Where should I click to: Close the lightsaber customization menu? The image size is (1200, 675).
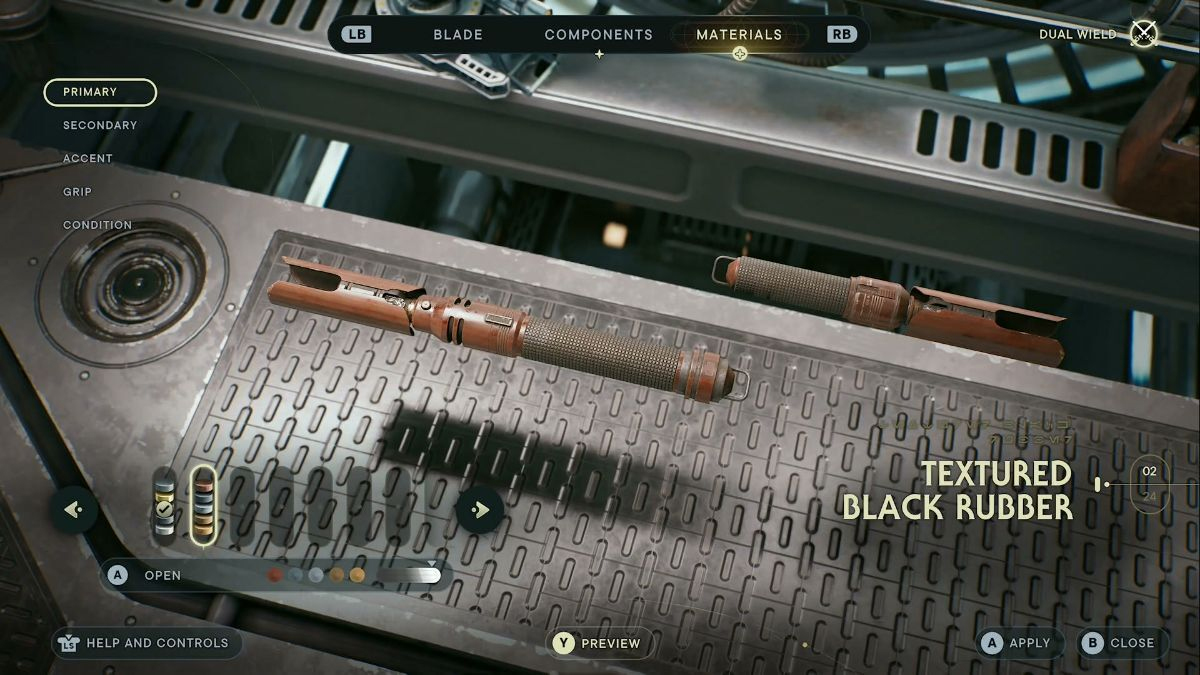1121,643
